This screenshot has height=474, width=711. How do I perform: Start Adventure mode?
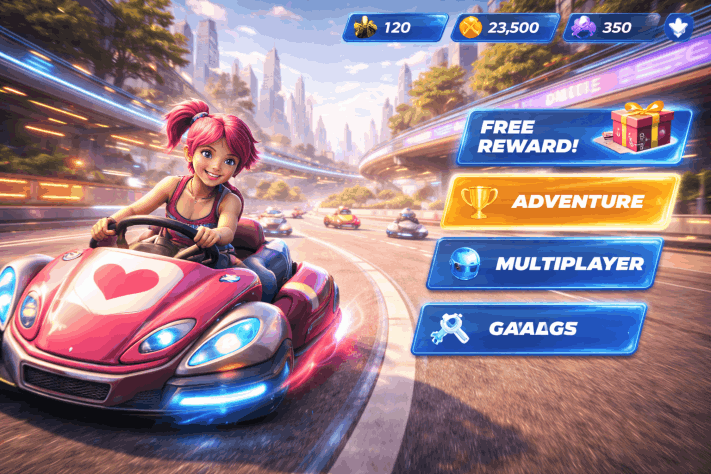point(560,201)
